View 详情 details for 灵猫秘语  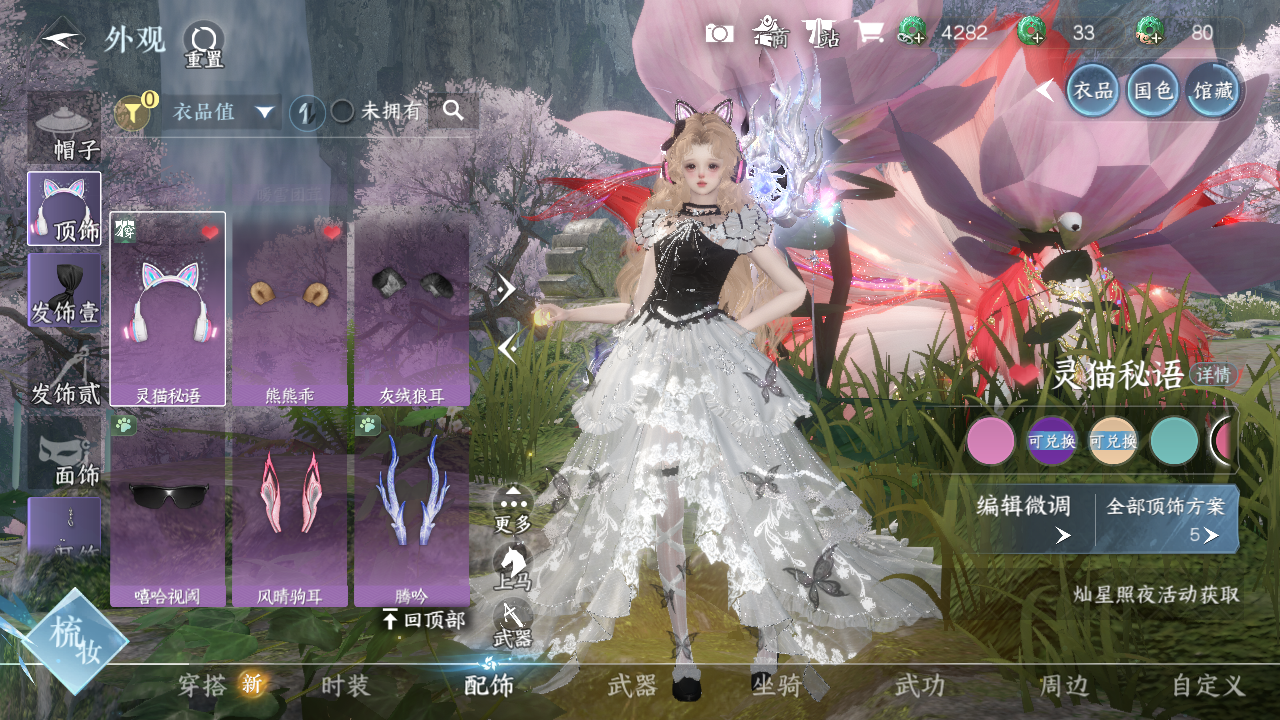[x=1214, y=375]
